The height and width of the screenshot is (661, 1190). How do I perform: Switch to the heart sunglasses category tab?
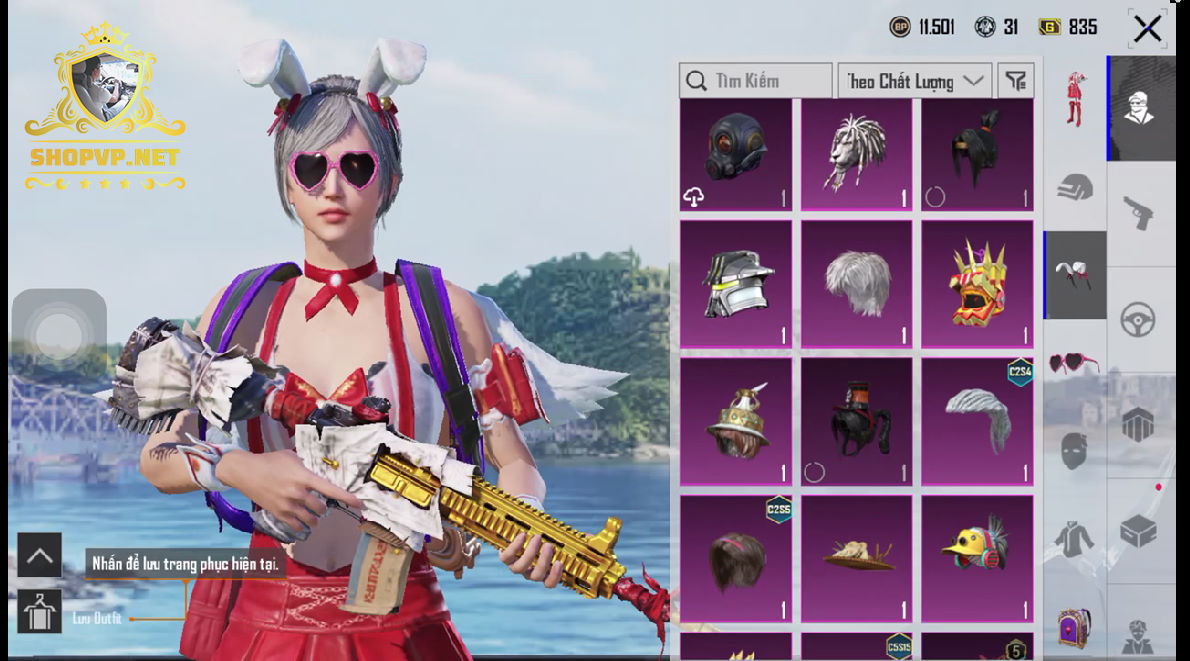tap(1074, 362)
